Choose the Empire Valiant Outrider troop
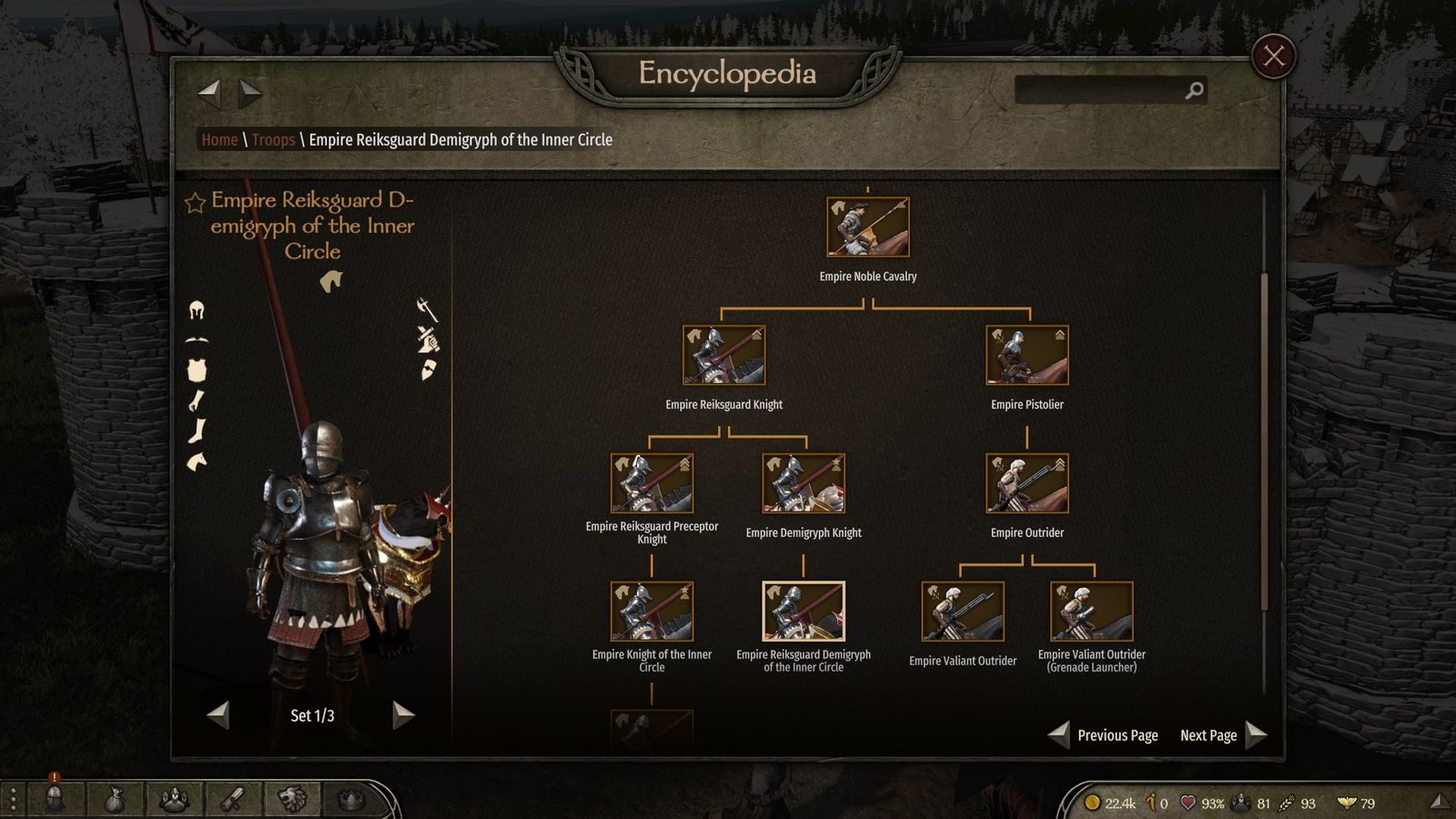The width and height of the screenshot is (1456, 819). point(962,612)
